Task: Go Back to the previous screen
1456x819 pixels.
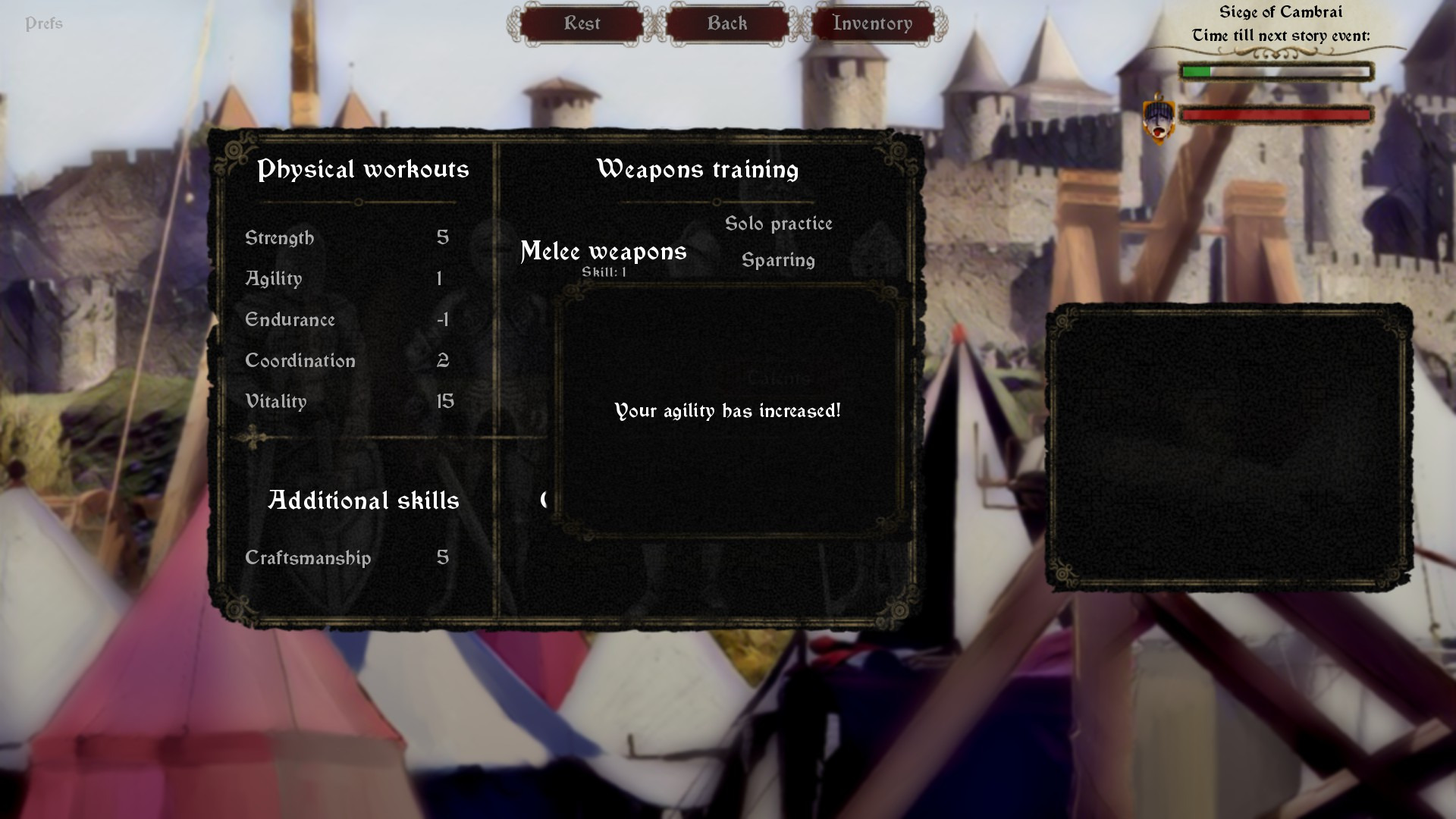Action: coord(727,24)
